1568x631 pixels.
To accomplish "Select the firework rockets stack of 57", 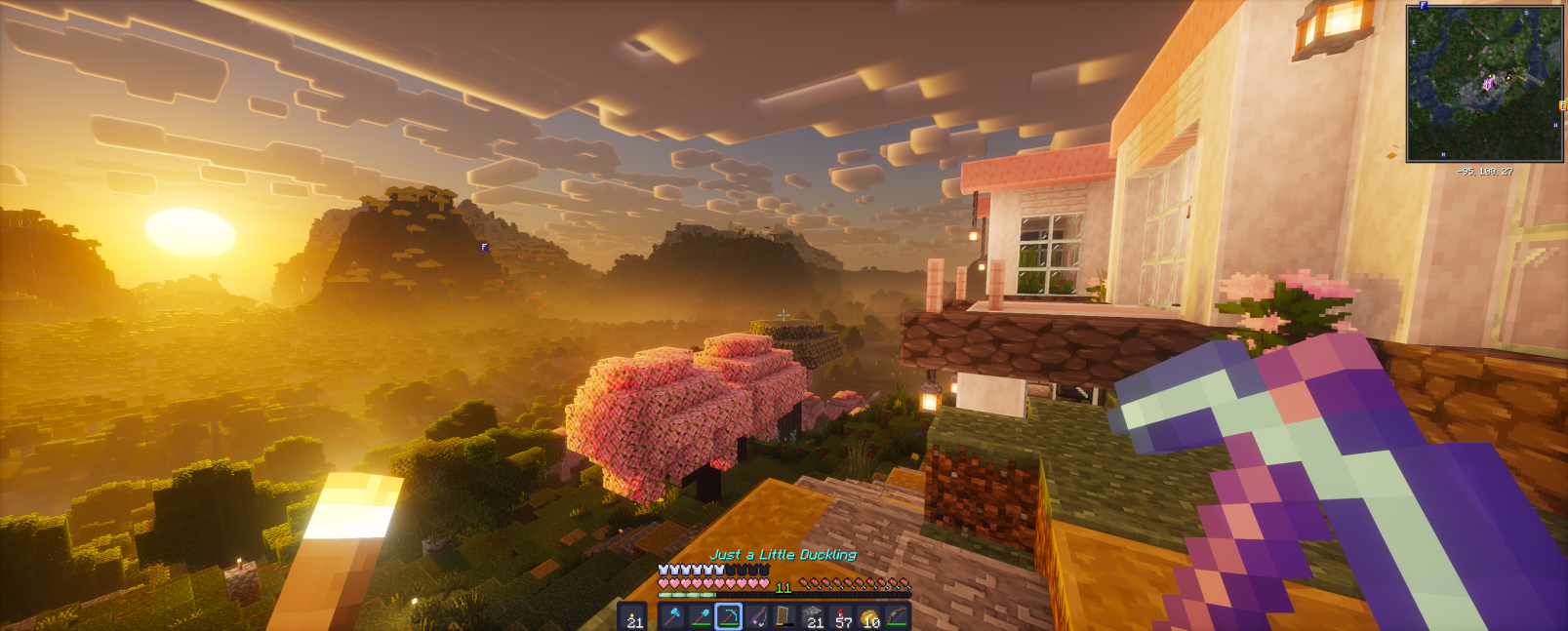I will (842, 616).
